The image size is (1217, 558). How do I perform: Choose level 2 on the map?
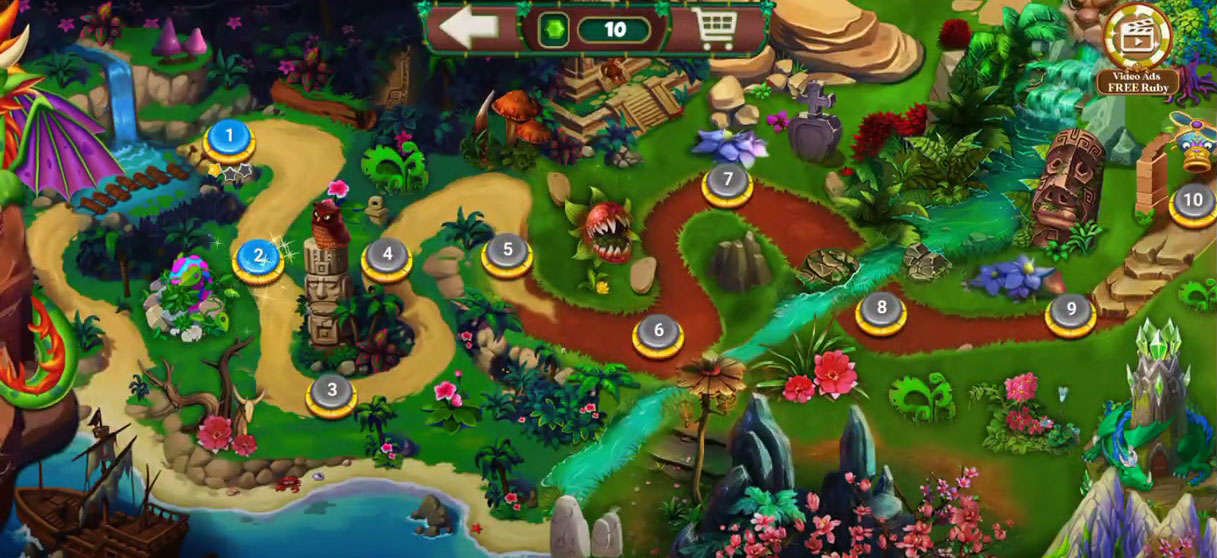(x=258, y=257)
